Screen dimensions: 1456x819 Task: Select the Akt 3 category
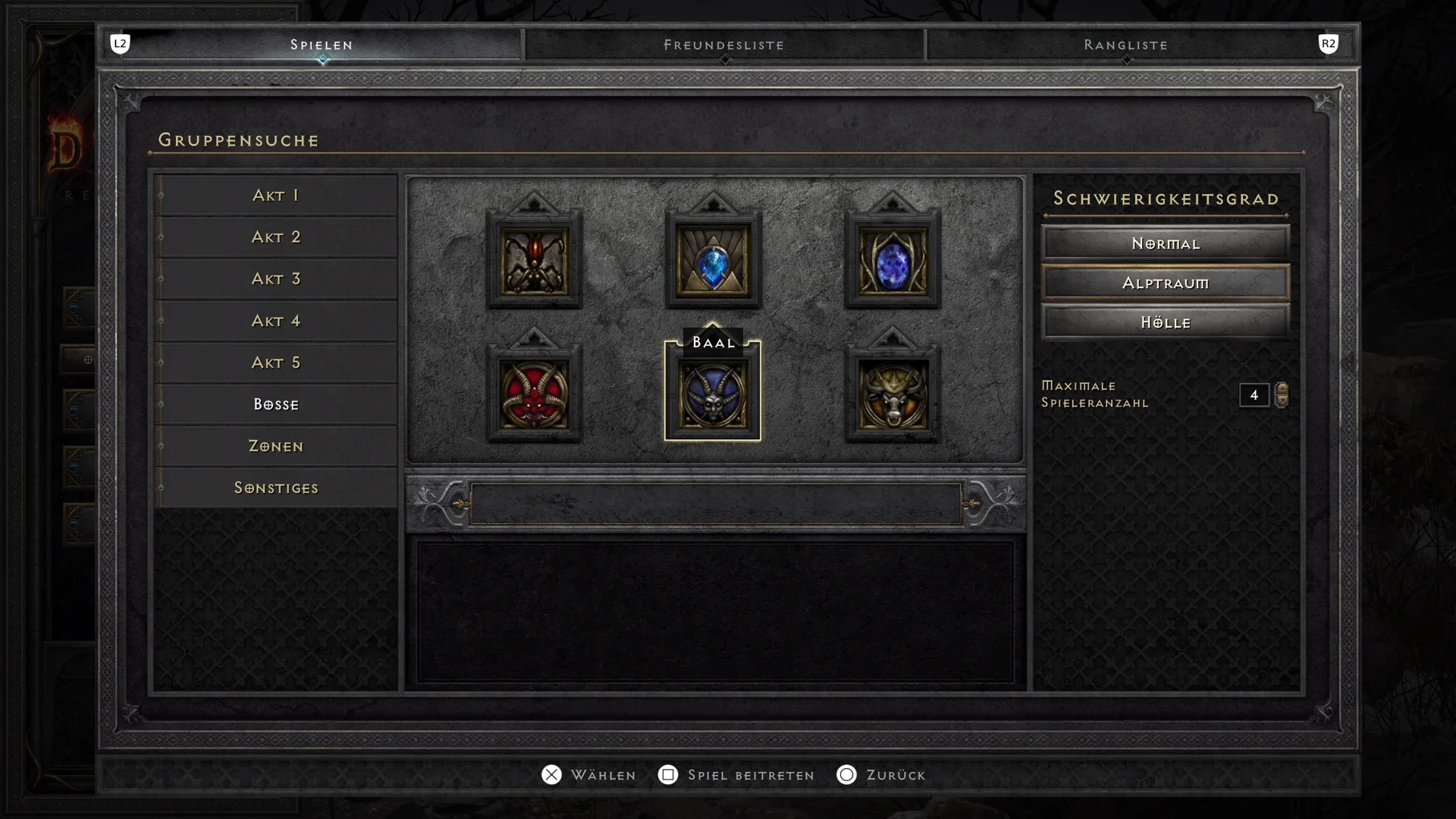[276, 279]
